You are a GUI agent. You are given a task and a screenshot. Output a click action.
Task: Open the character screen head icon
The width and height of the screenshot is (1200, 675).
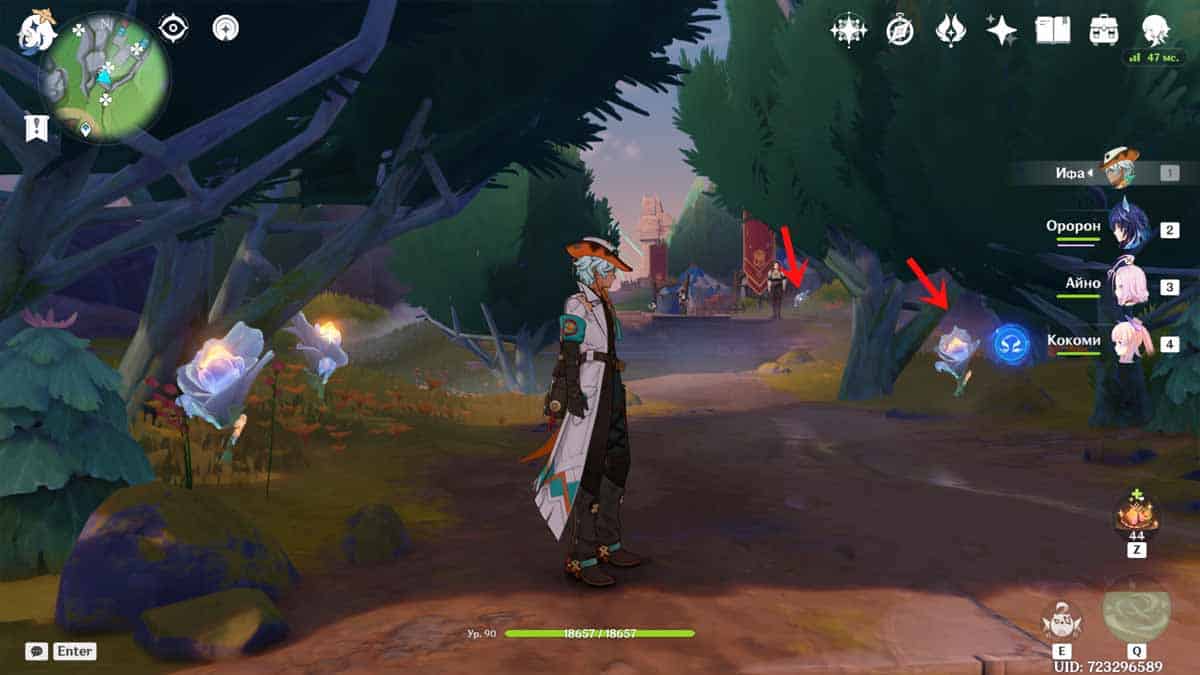(1156, 30)
